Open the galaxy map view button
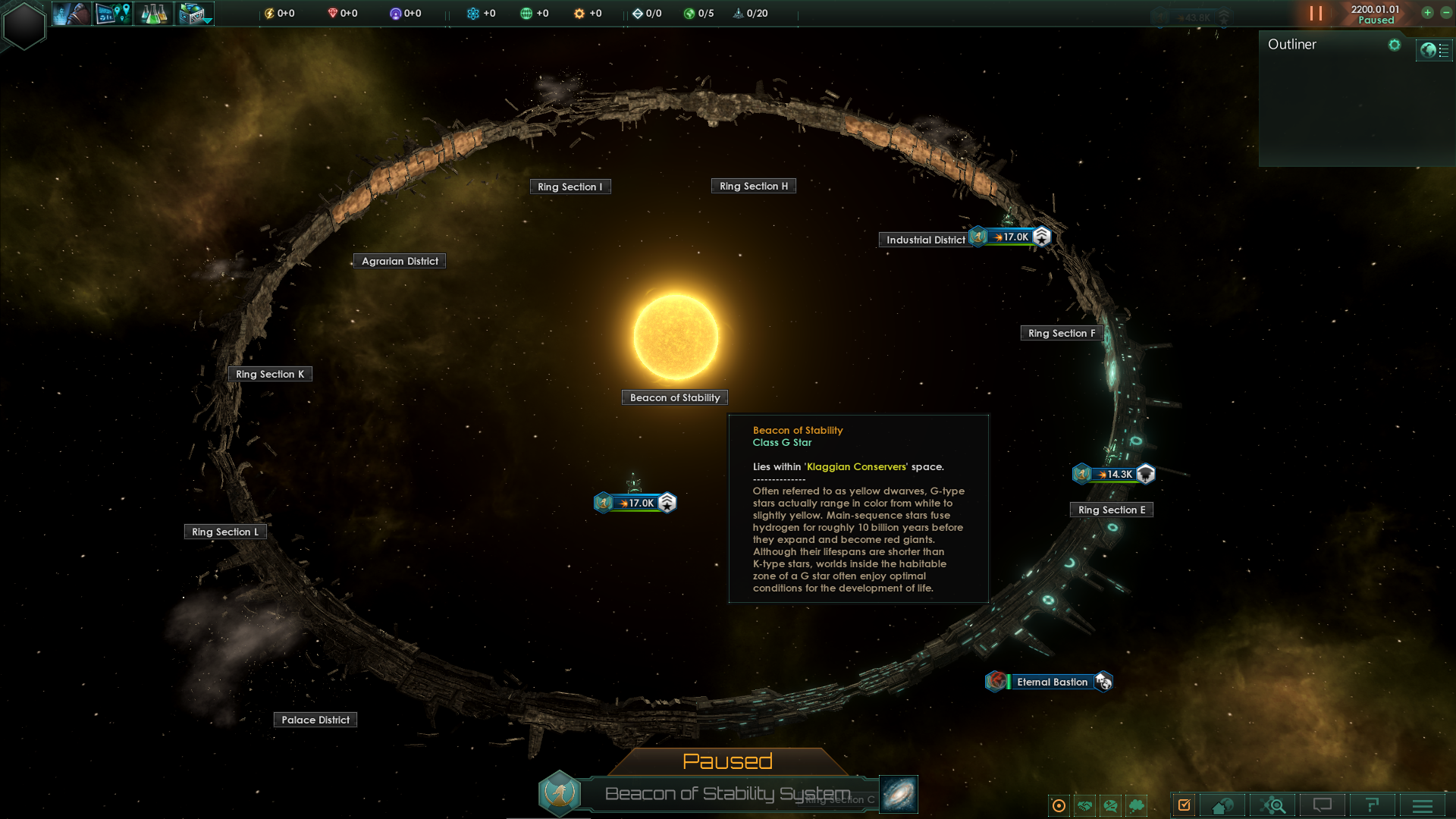 tap(899, 794)
